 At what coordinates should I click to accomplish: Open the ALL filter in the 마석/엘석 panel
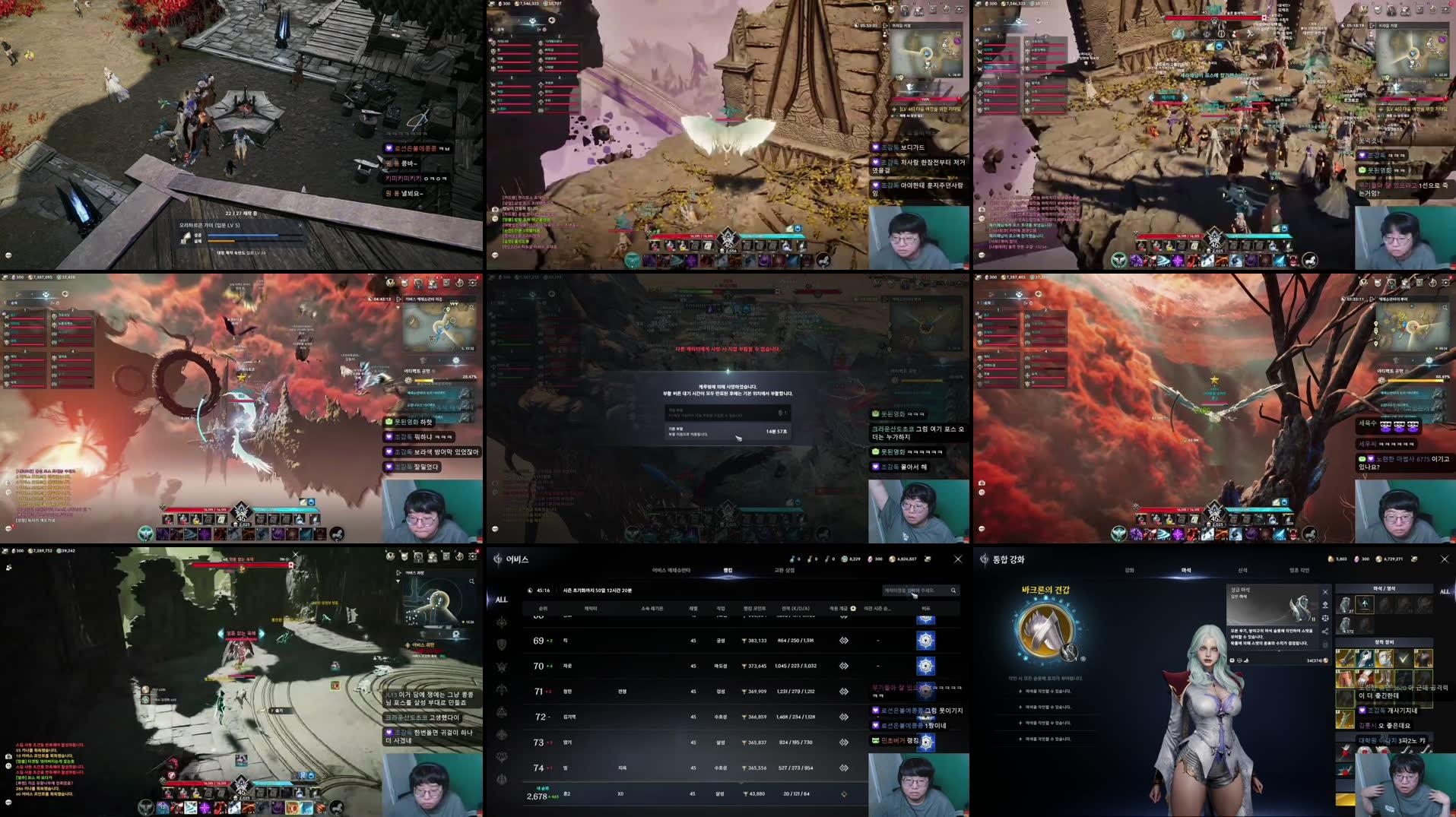(1444, 592)
